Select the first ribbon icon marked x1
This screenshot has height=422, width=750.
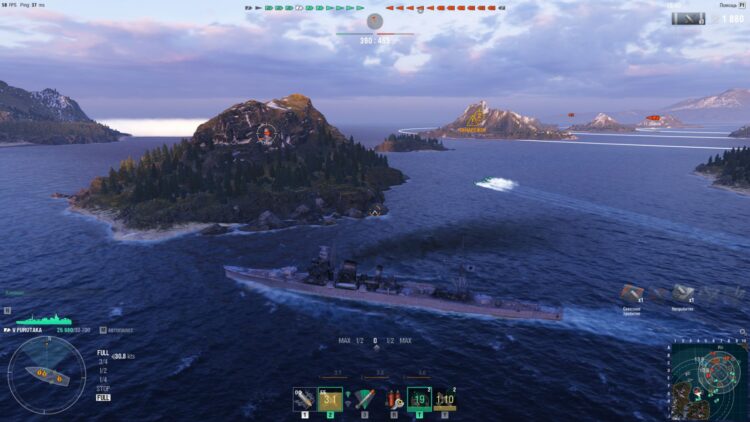point(632,294)
